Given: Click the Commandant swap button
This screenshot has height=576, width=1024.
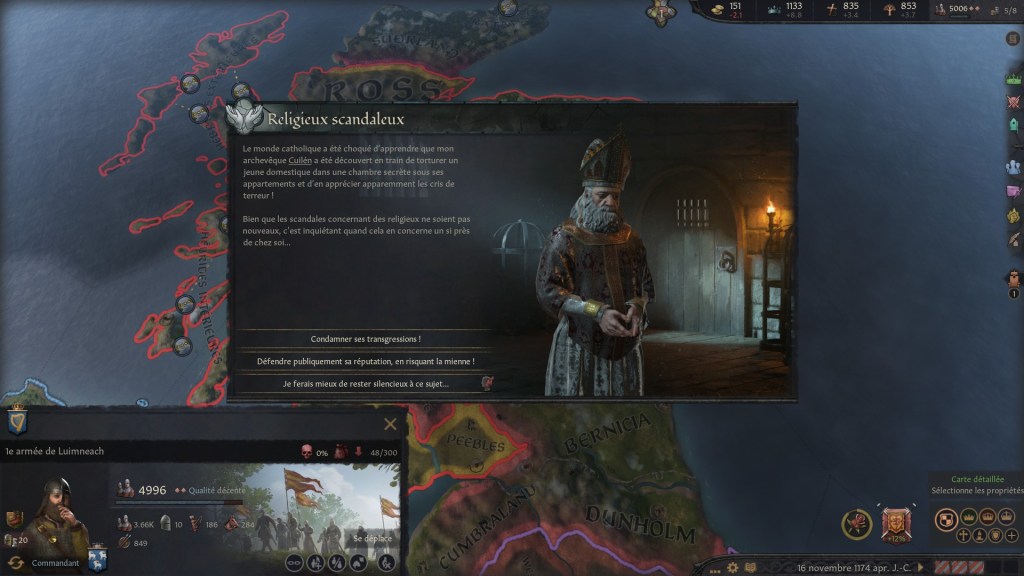Looking at the screenshot, I should pos(17,564).
